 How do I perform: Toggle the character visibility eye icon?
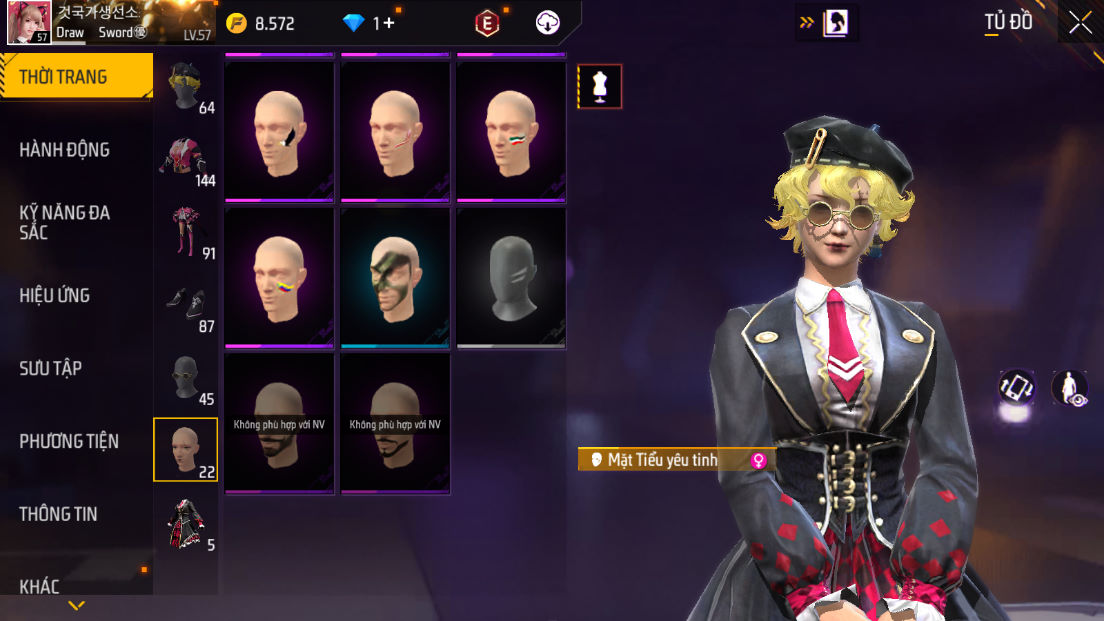1069,388
